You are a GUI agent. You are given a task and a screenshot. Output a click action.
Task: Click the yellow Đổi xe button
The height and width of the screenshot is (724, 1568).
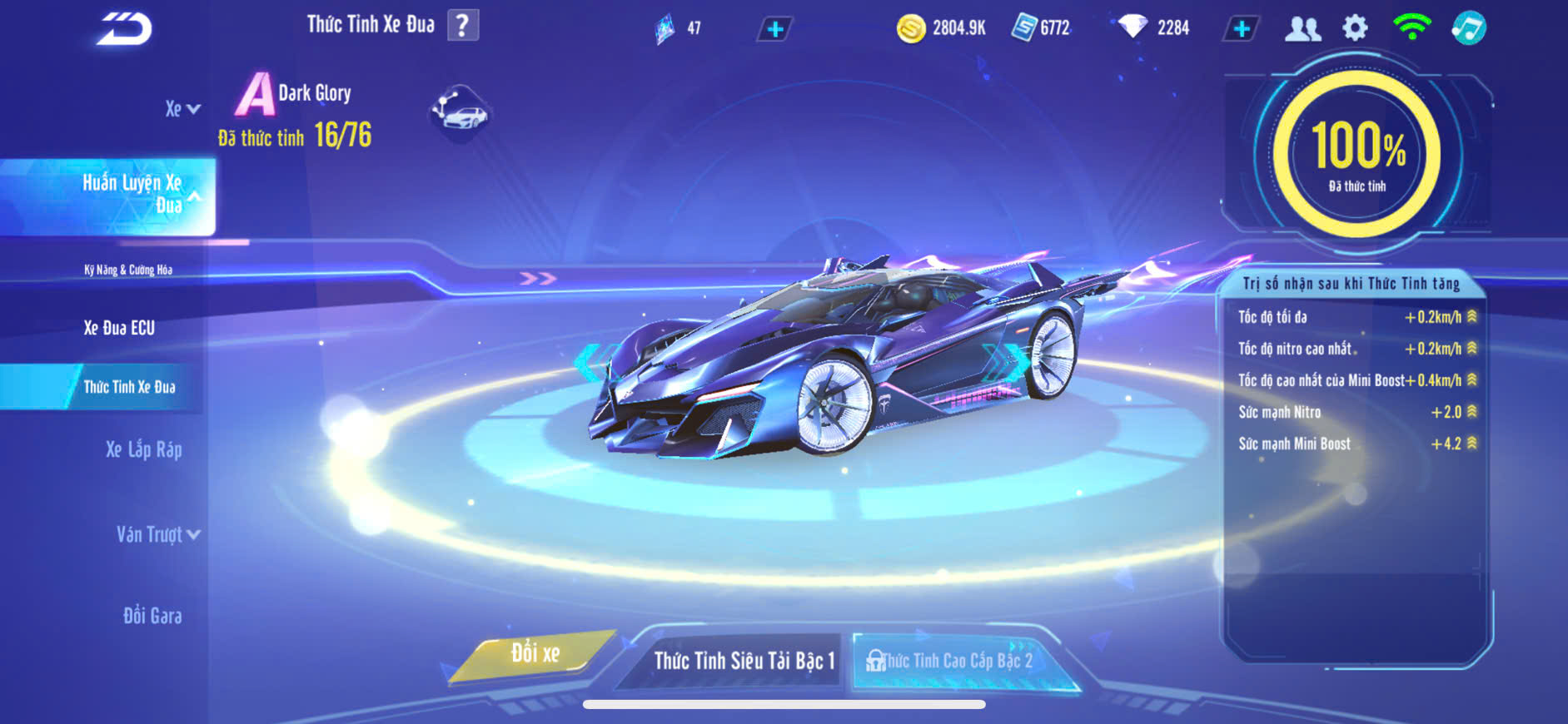pos(535,654)
